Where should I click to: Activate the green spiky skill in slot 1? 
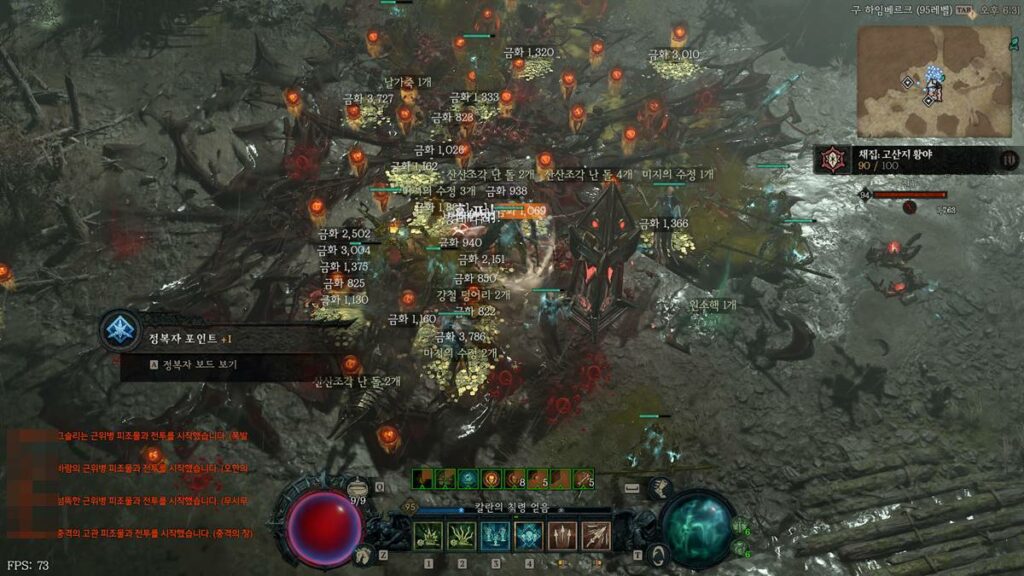click(x=428, y=536)
